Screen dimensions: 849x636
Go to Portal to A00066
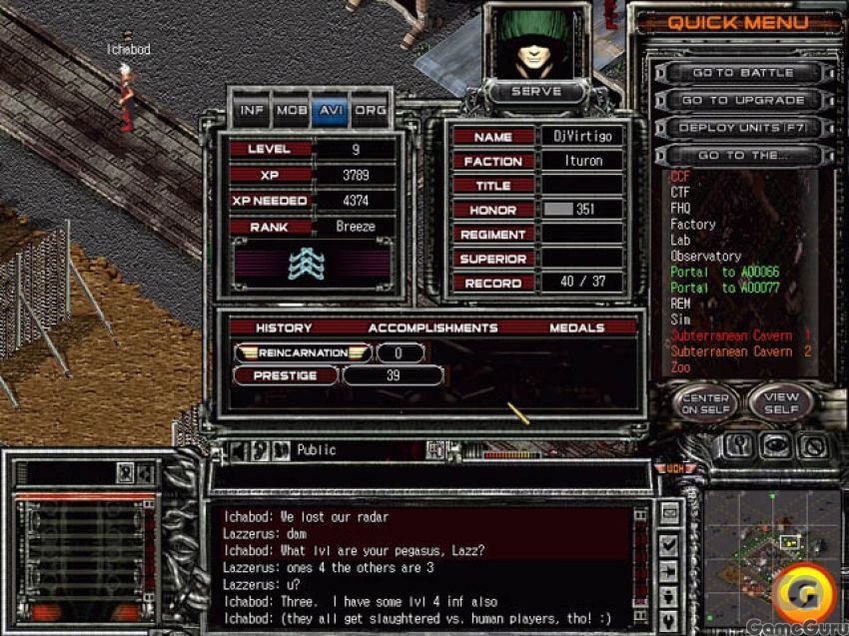tap(724, 273)
